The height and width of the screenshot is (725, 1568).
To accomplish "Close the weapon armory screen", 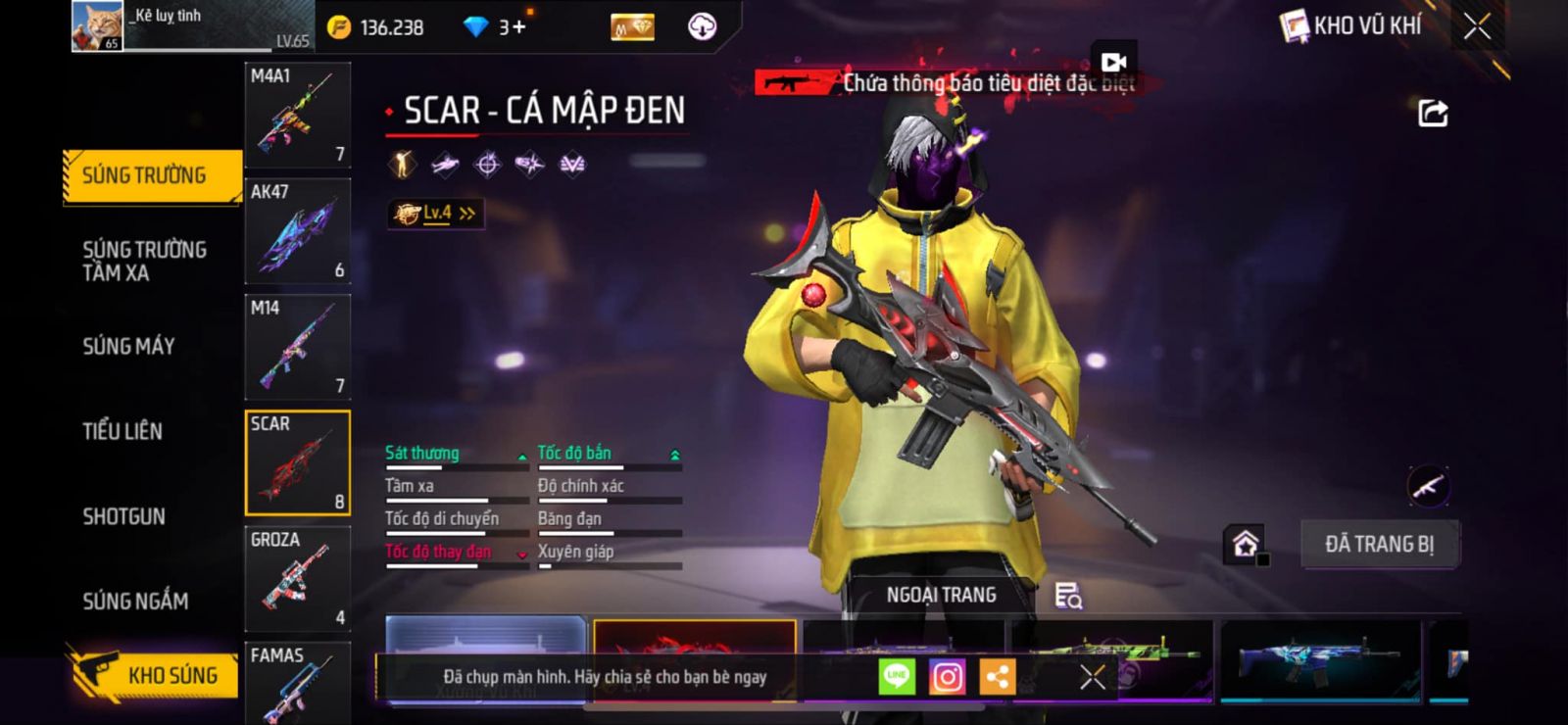I will click(1477, 26).
